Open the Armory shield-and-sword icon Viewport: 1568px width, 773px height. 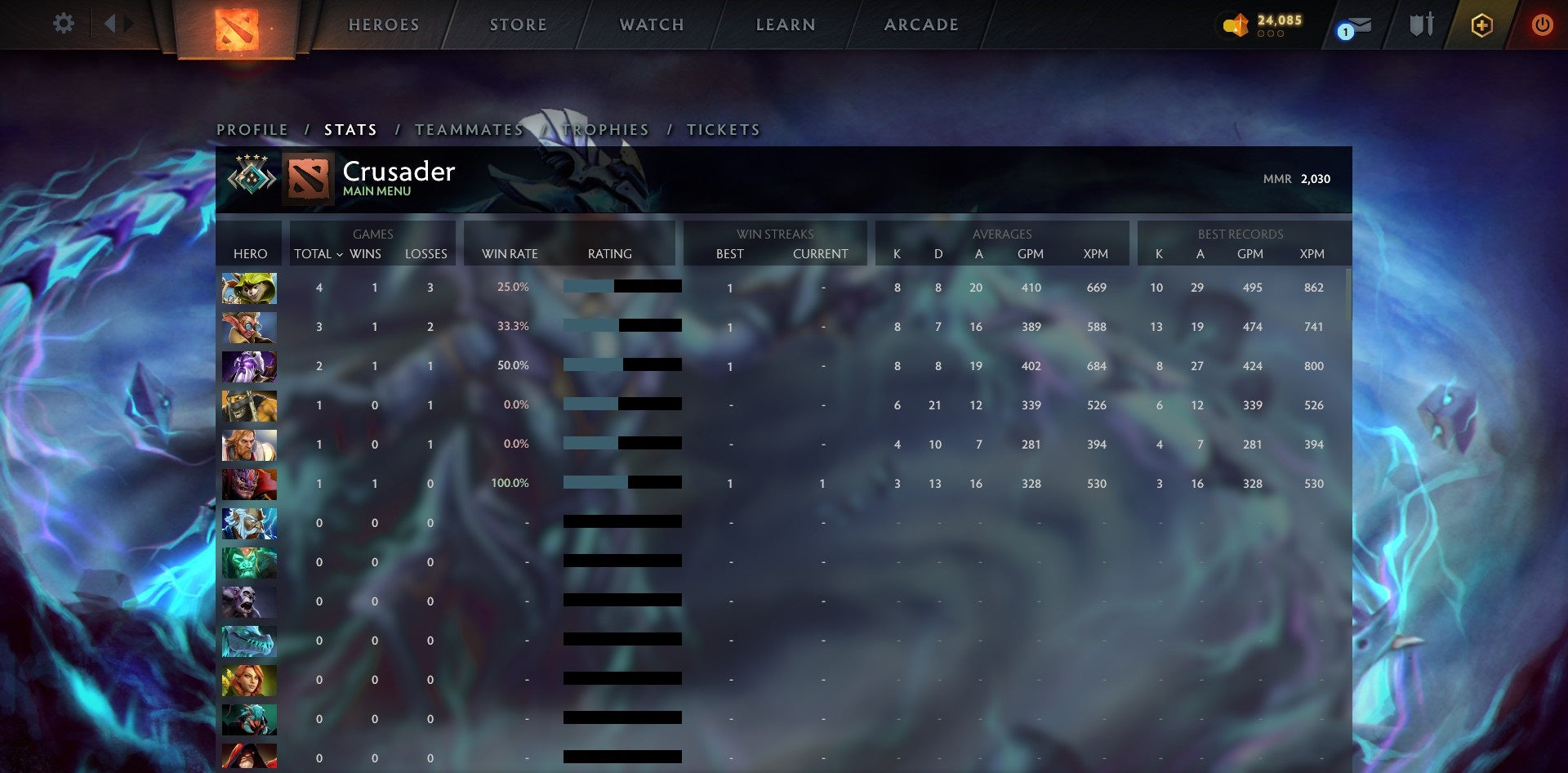[x=1422, y=25]
